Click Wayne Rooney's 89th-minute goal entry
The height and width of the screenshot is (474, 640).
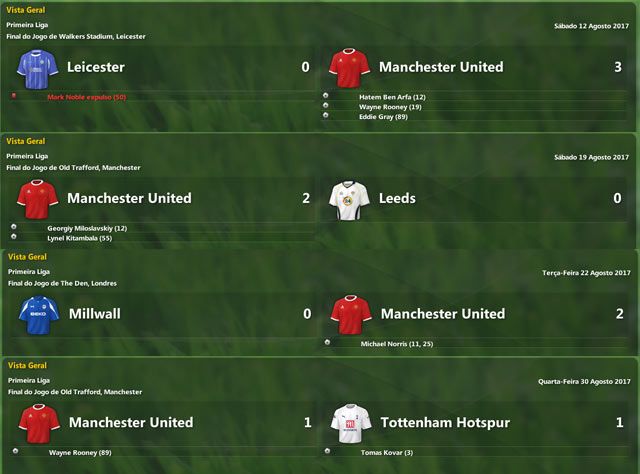(80, 453)
